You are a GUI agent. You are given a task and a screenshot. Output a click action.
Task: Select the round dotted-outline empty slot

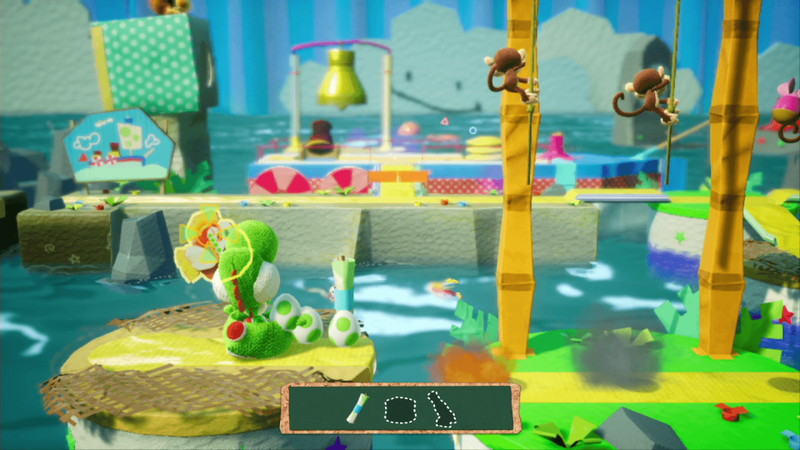pyautogui.click(x=400, y=409)
